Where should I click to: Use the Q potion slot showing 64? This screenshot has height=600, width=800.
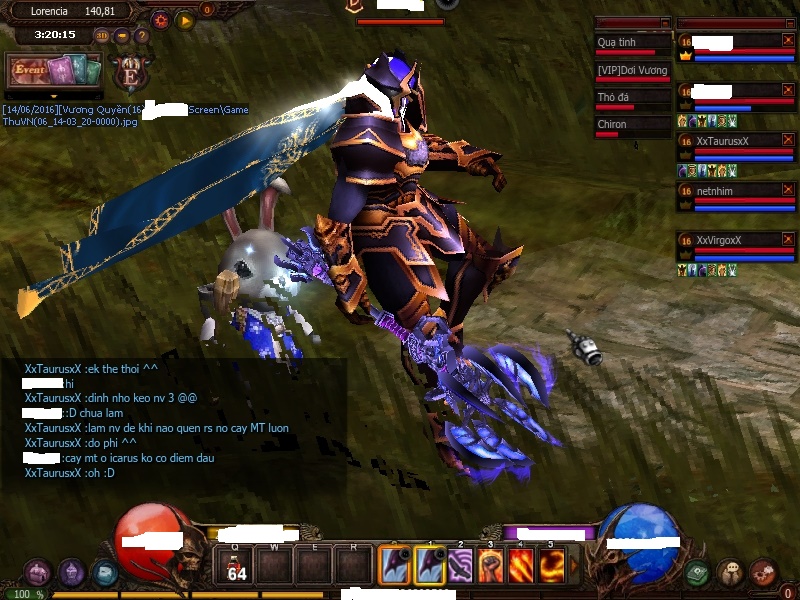tap(236, 566)
